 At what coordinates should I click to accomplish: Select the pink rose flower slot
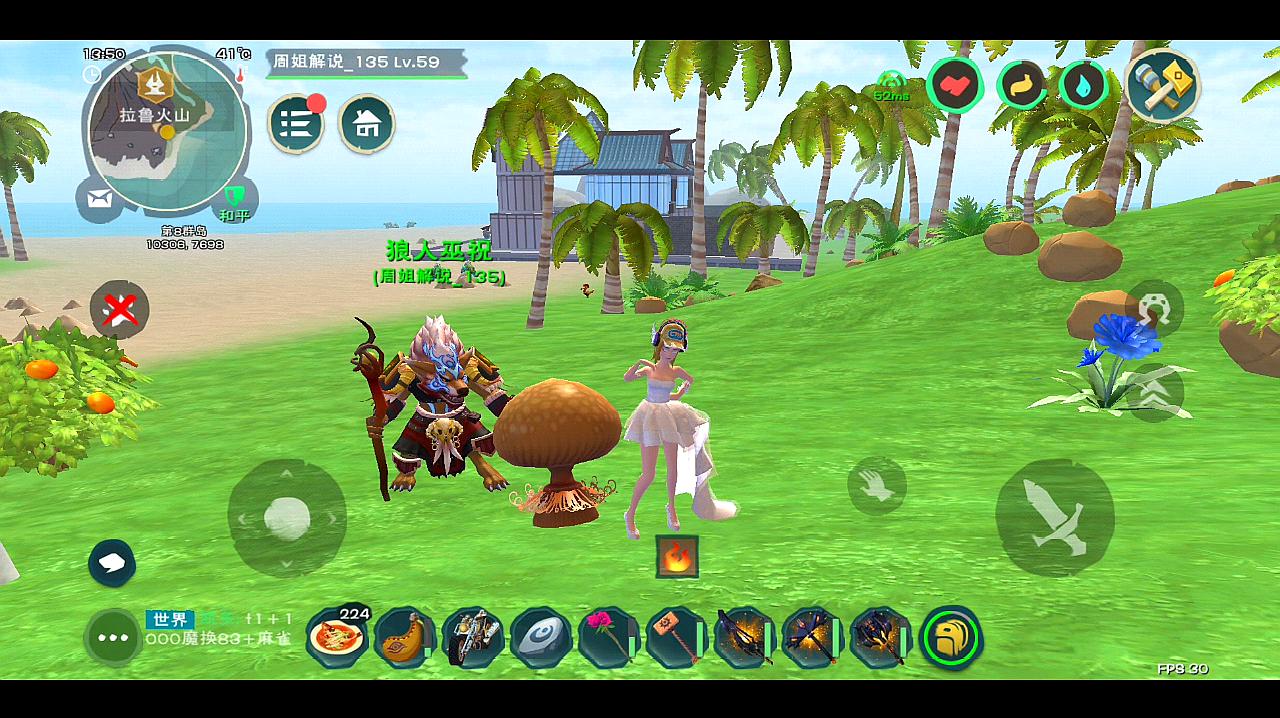point(608,637)
